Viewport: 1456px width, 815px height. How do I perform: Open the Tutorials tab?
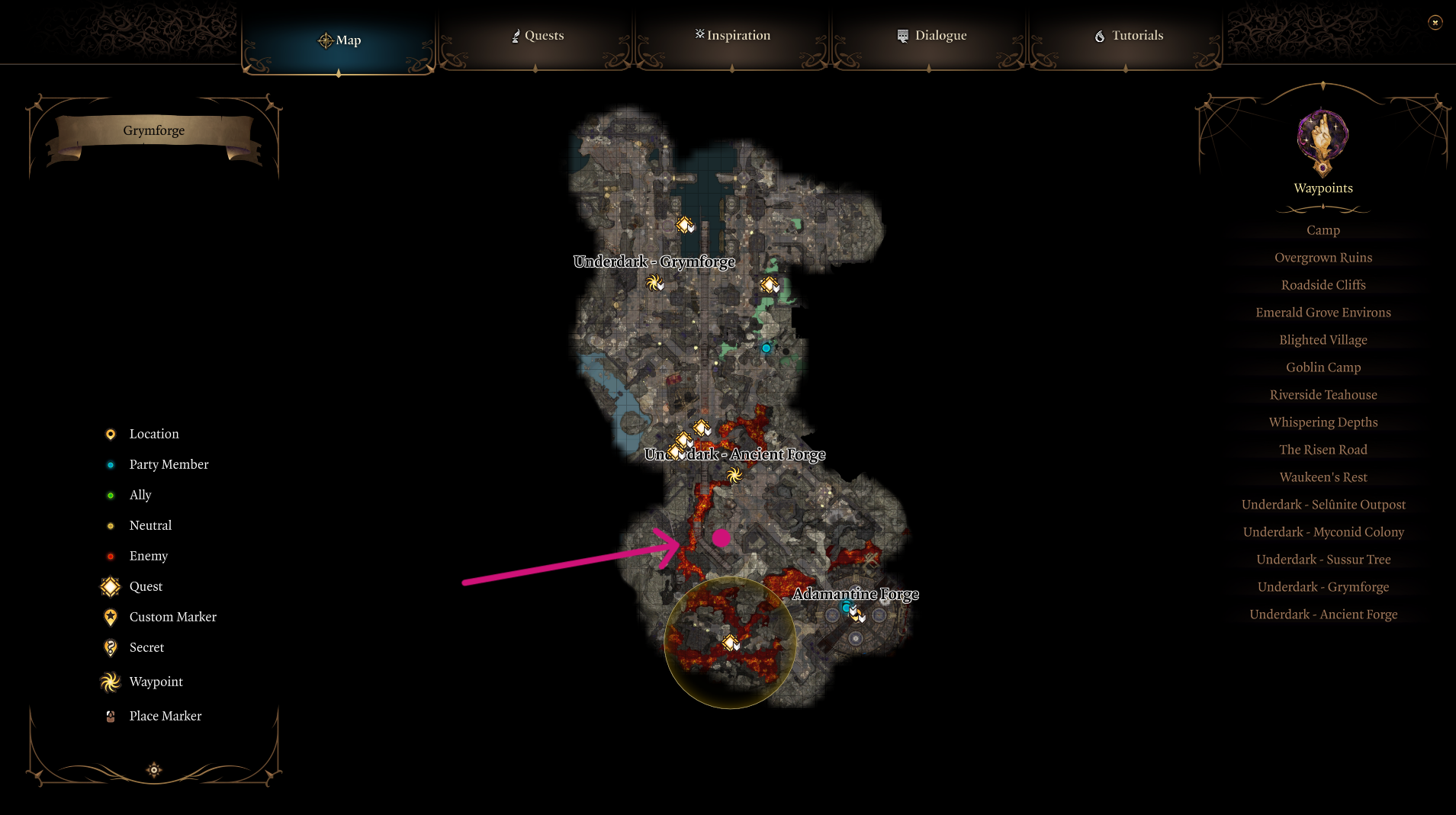[1129, 35]
